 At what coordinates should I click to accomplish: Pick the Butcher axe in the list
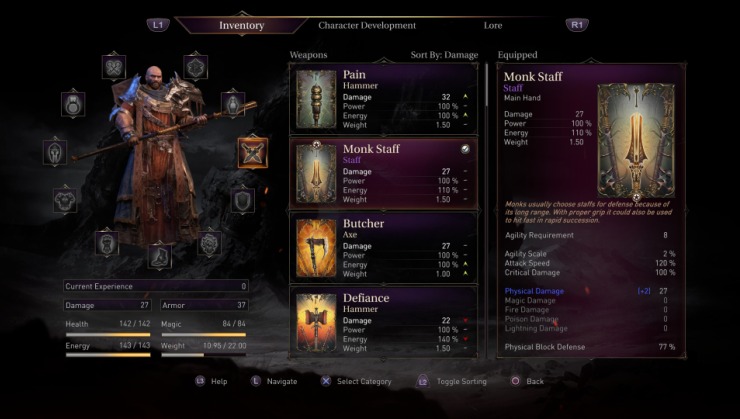(x=383, y=247)
